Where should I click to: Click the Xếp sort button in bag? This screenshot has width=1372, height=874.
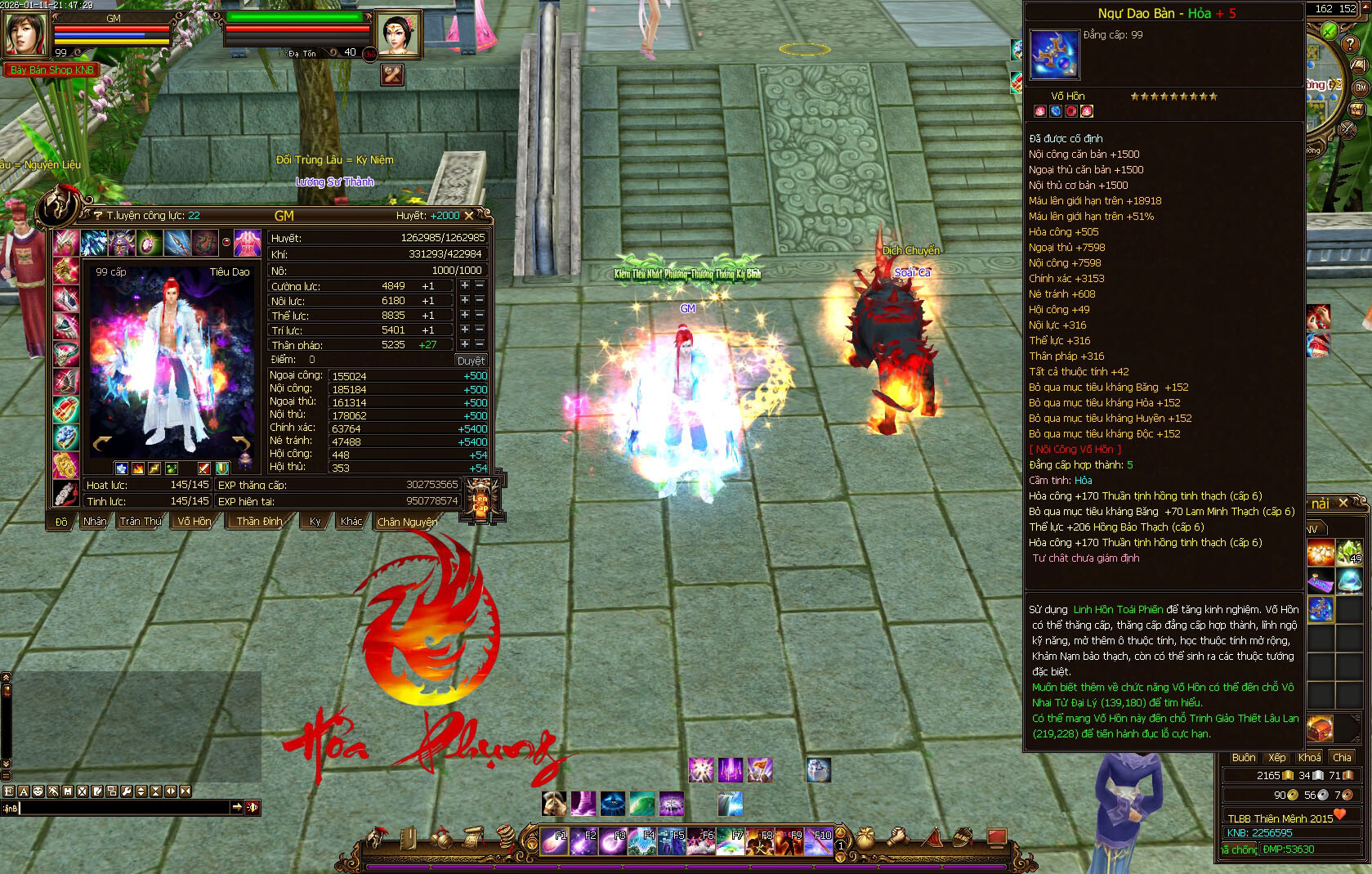[1276, 758]
